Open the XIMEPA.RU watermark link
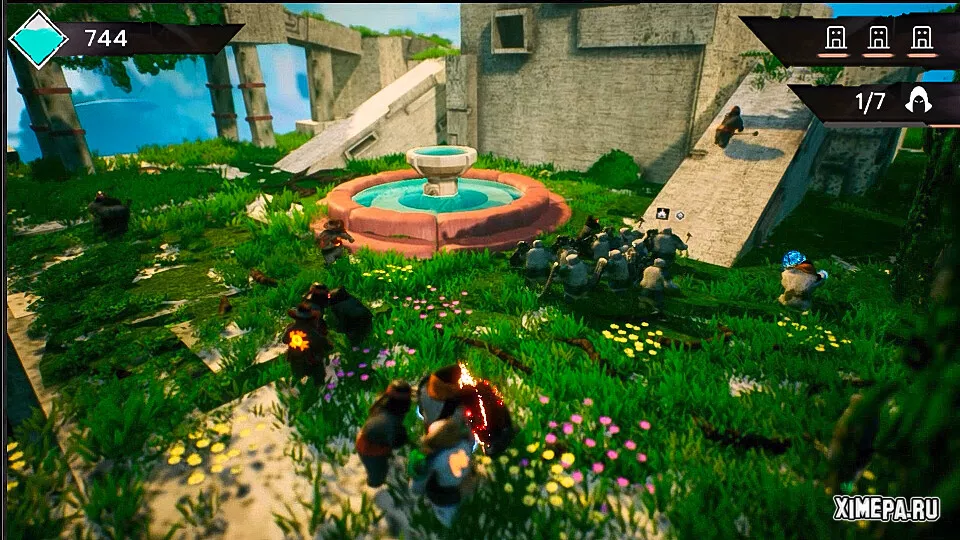The image size is (960, 540). pos(886,509)
